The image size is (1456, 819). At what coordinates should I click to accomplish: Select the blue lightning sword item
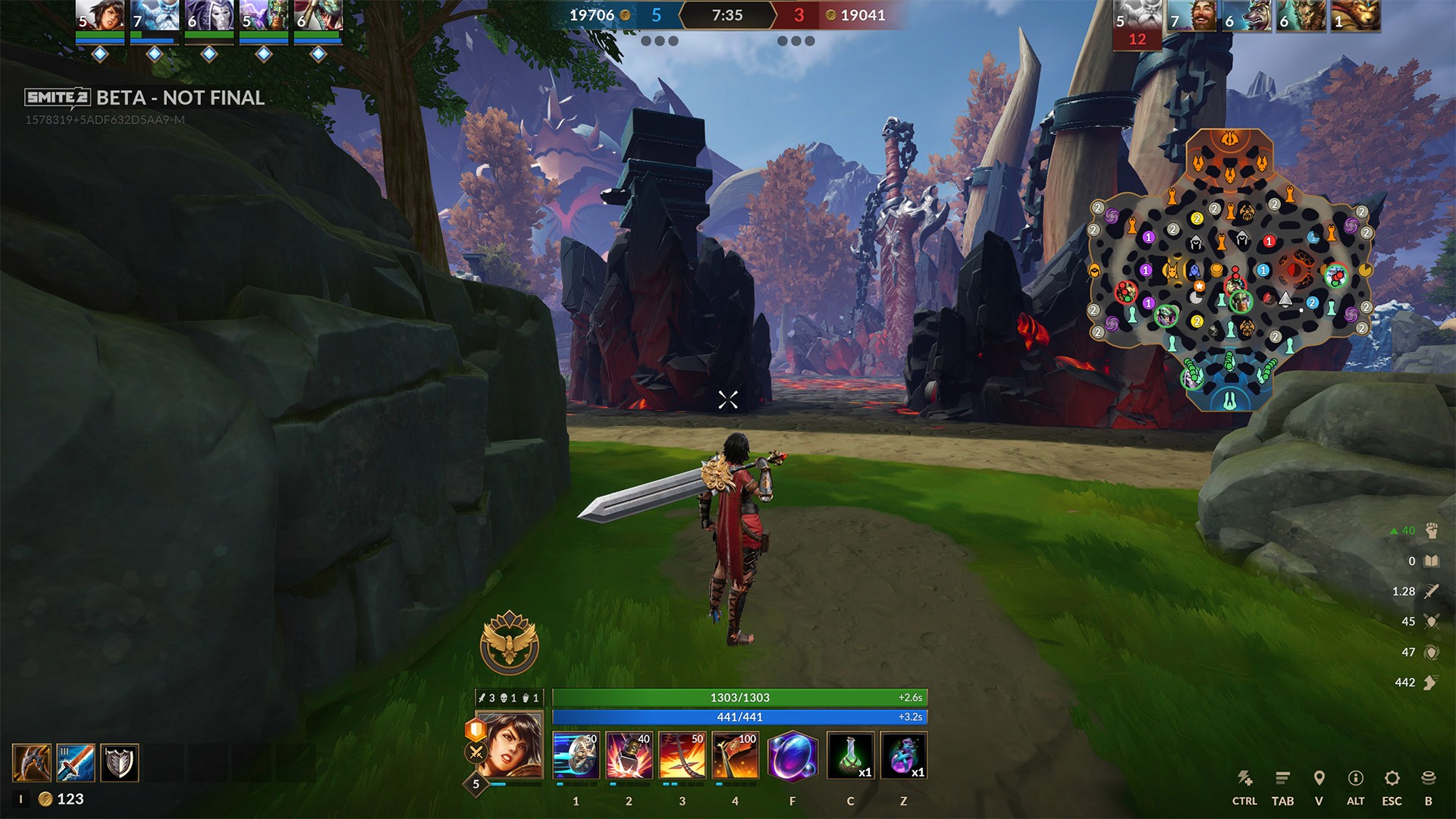76,763
